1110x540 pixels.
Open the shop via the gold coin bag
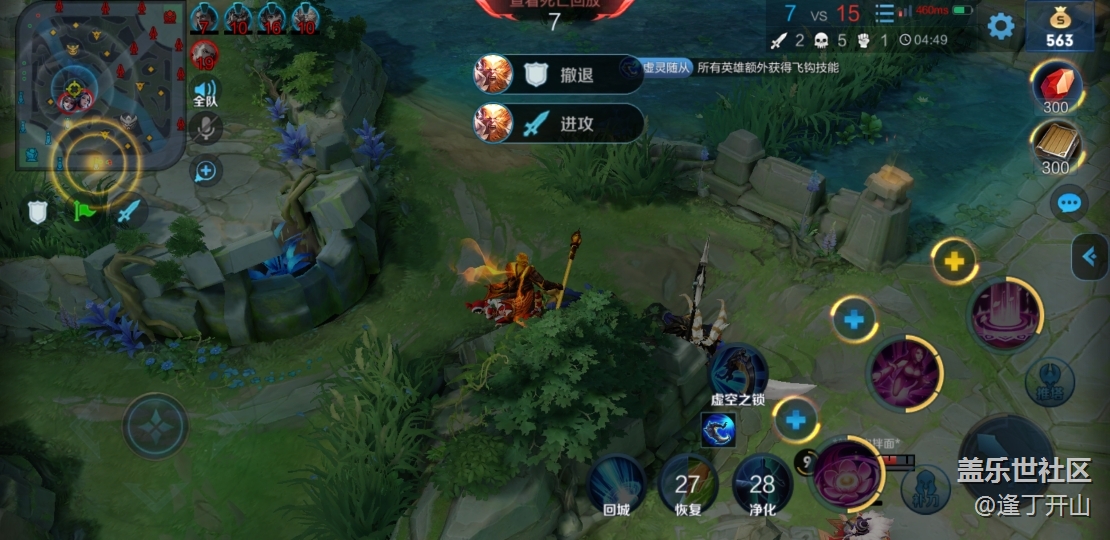click(x=1059, y=26)
